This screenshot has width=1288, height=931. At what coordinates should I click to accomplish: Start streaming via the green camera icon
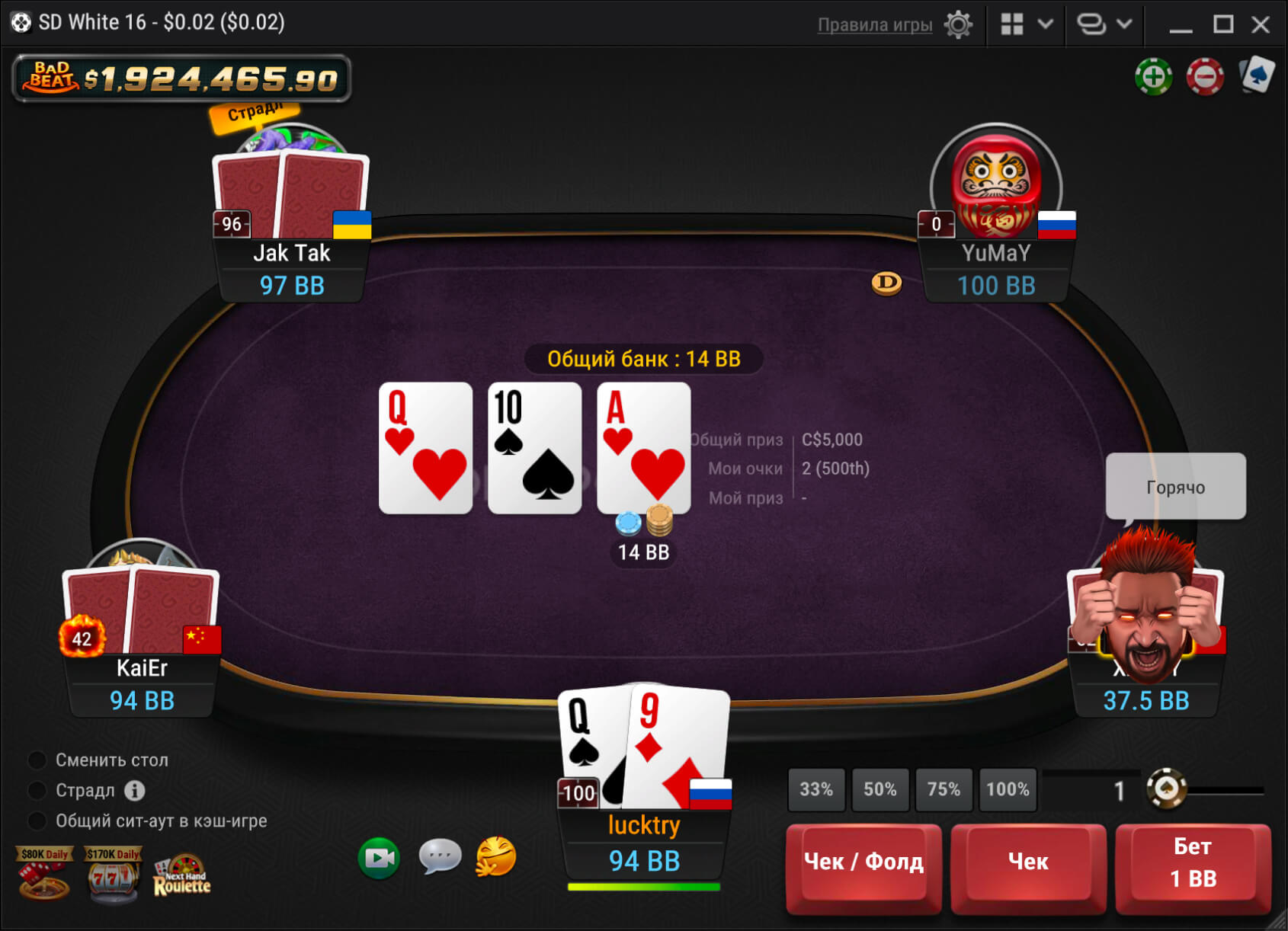point(378,857)
